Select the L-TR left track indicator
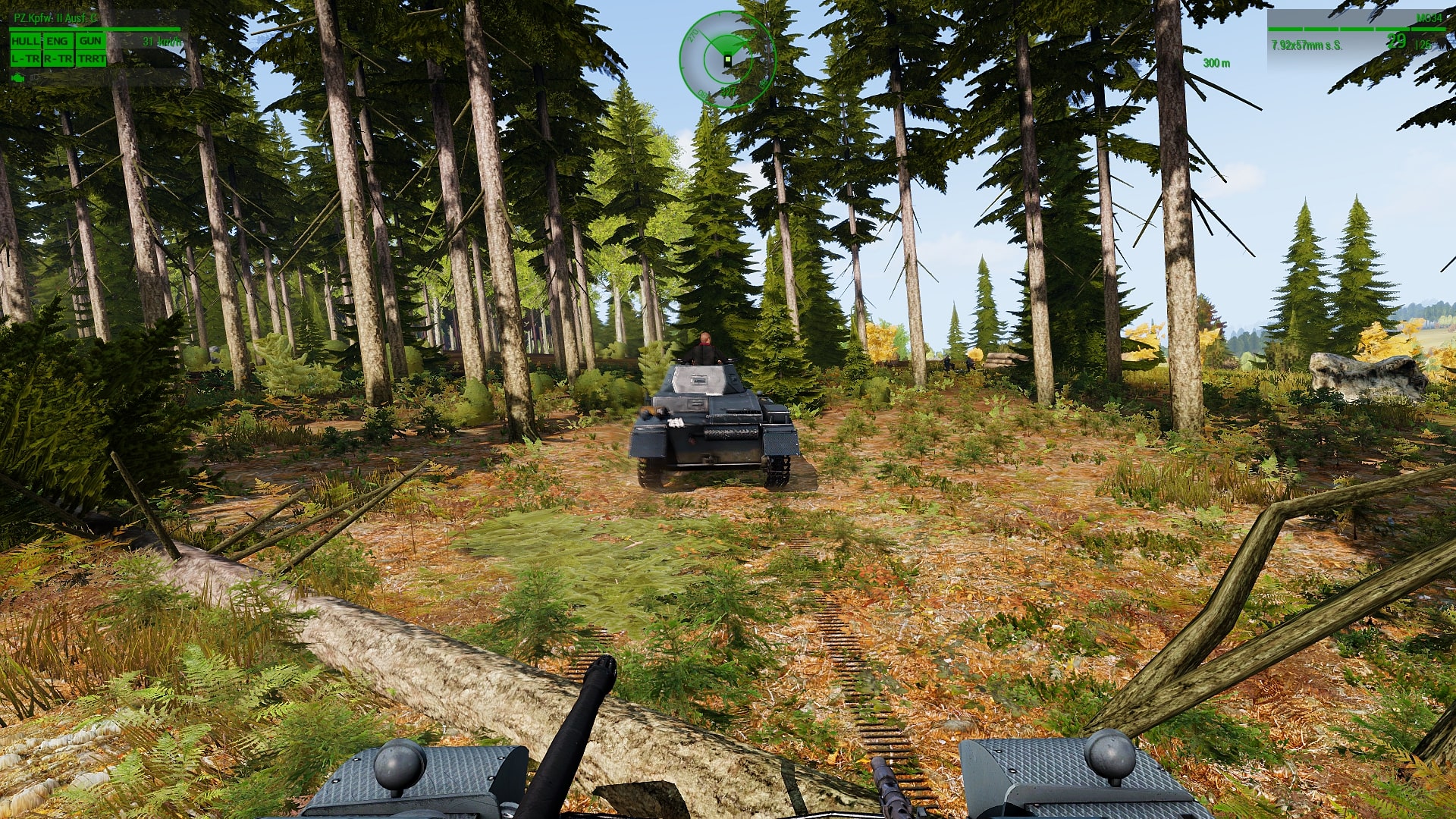Screen dimensions: 1456x819 click(25, 58)
